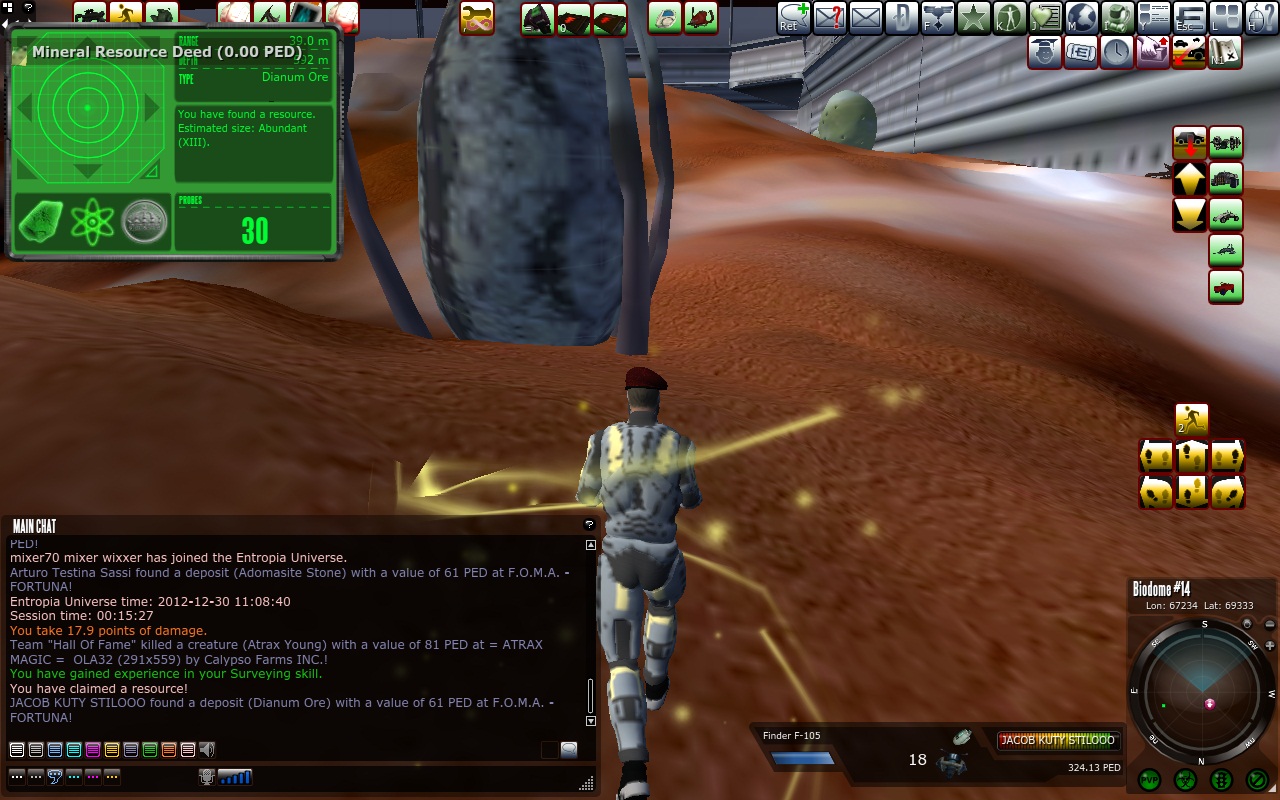Click the microphone voice chat icon

(x=207, y=776)
